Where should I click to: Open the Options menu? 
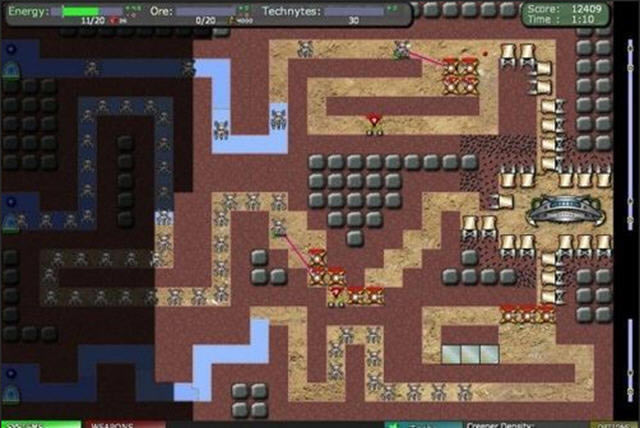tap(612, 424)
